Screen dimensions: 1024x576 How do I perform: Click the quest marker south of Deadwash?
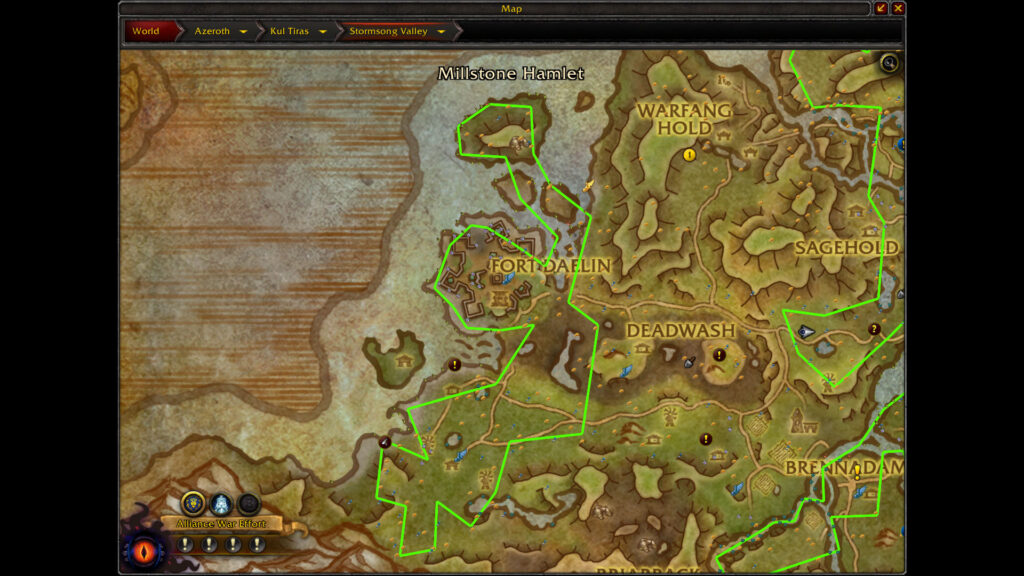point(706,438)
